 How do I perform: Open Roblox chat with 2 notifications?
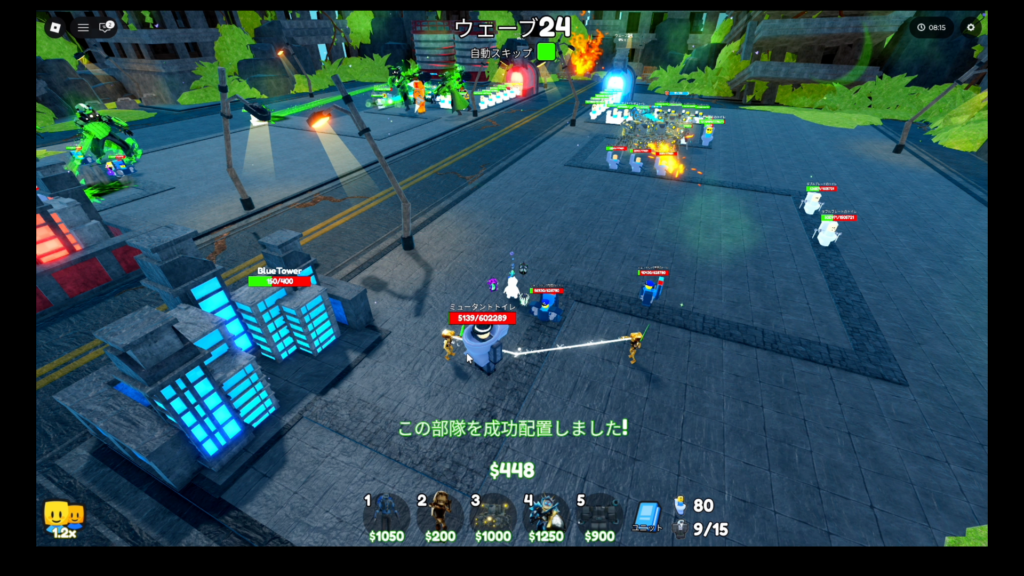105,27
